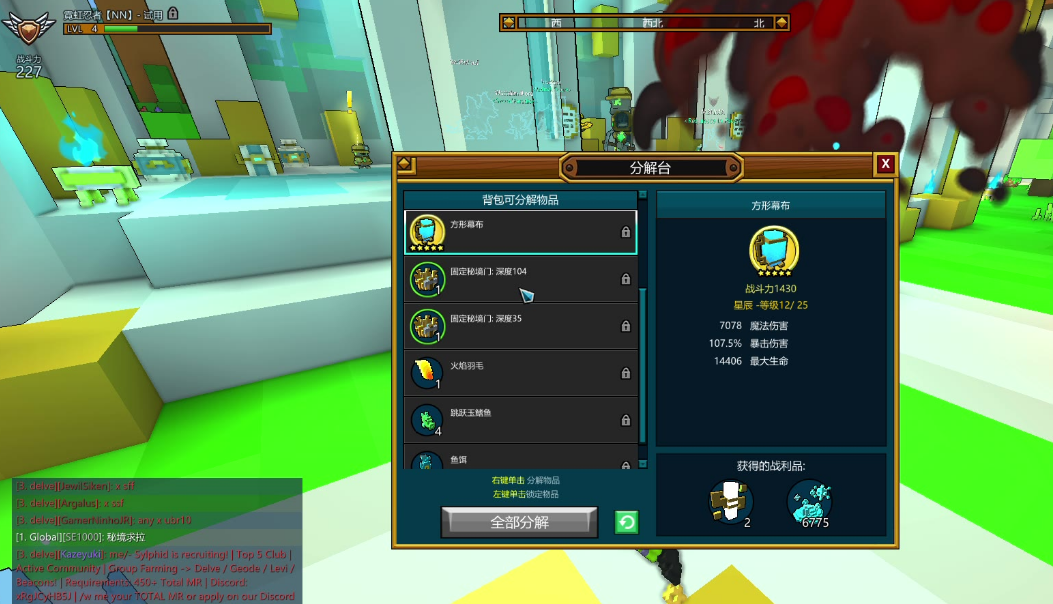Select the 方形幕布 item row
The width and height of the screenshot is (1053, 604).
pos(520,232)
